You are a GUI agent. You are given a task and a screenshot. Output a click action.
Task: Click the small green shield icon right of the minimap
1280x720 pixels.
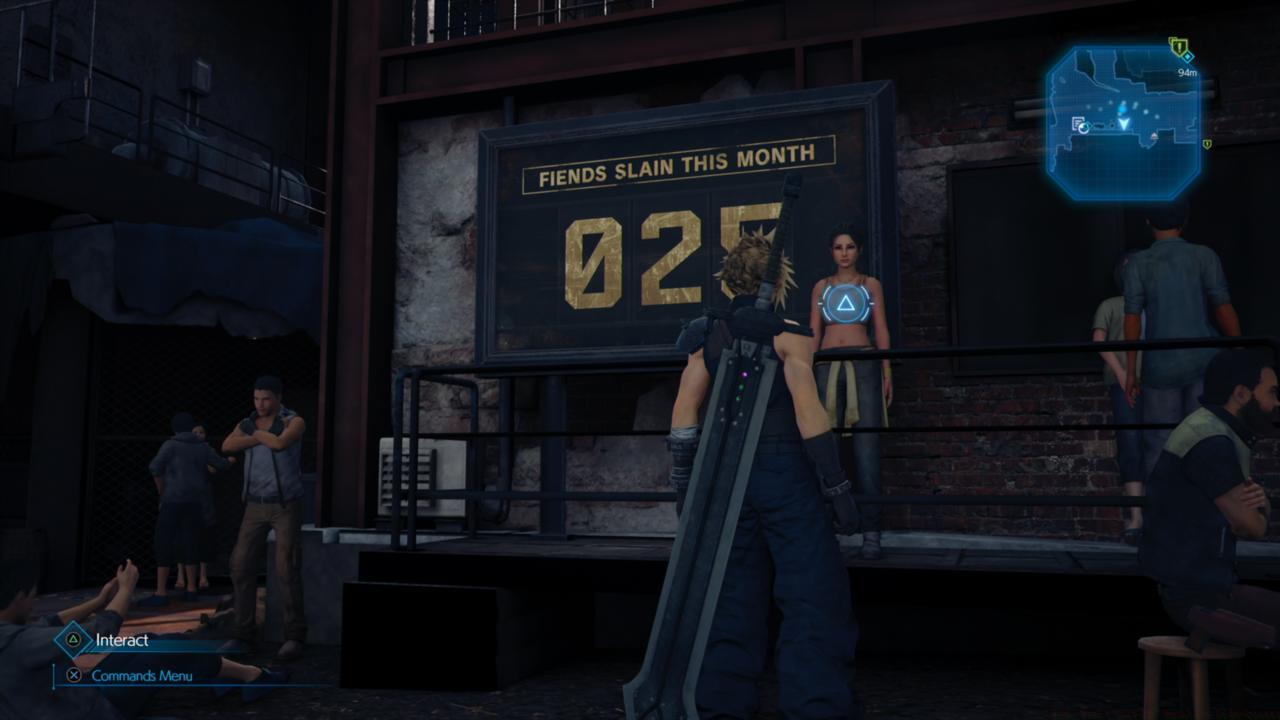click(x=1207, y=144)
